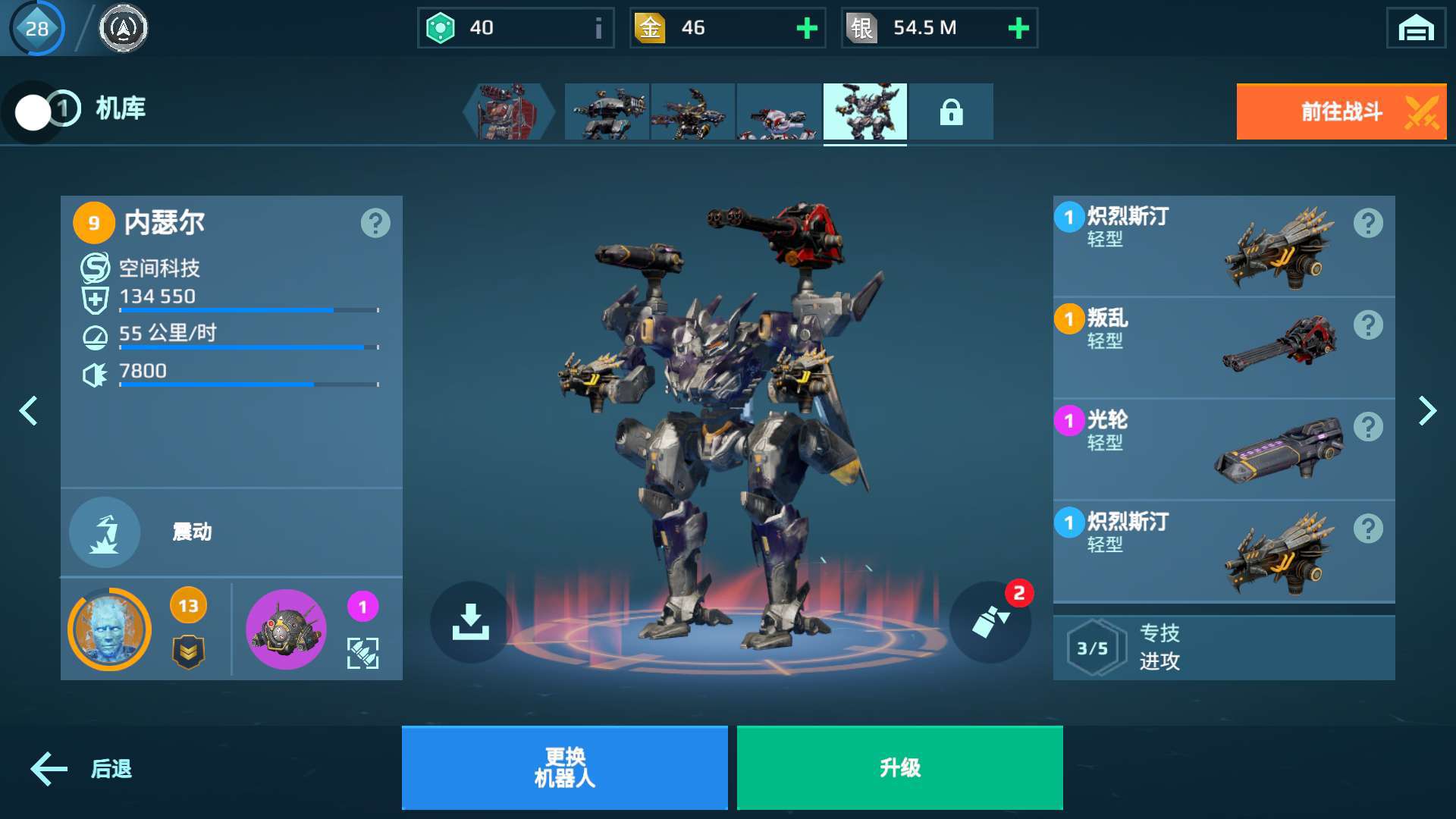1456x819 pixels.
Task: Open the pilot portrait
Action: [110, 629]
